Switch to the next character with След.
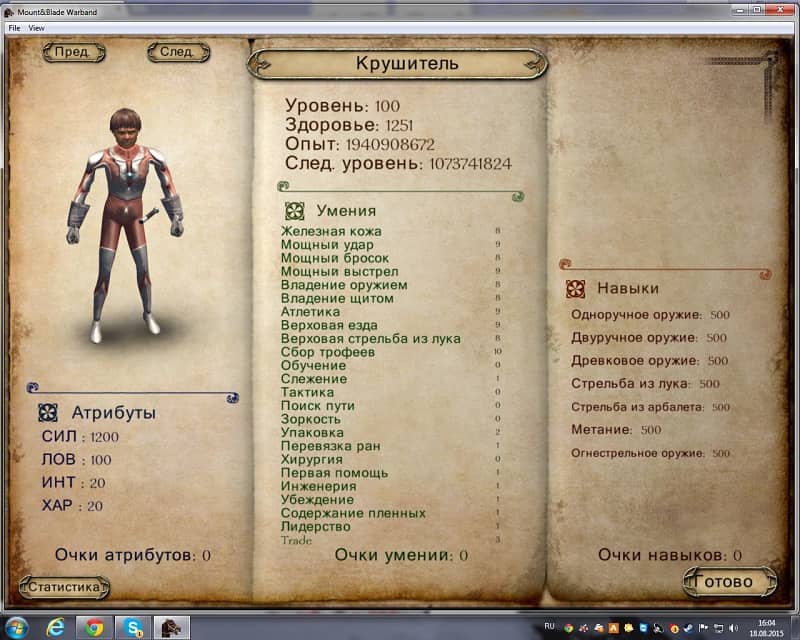800x640 pixels. pos(178,52)
